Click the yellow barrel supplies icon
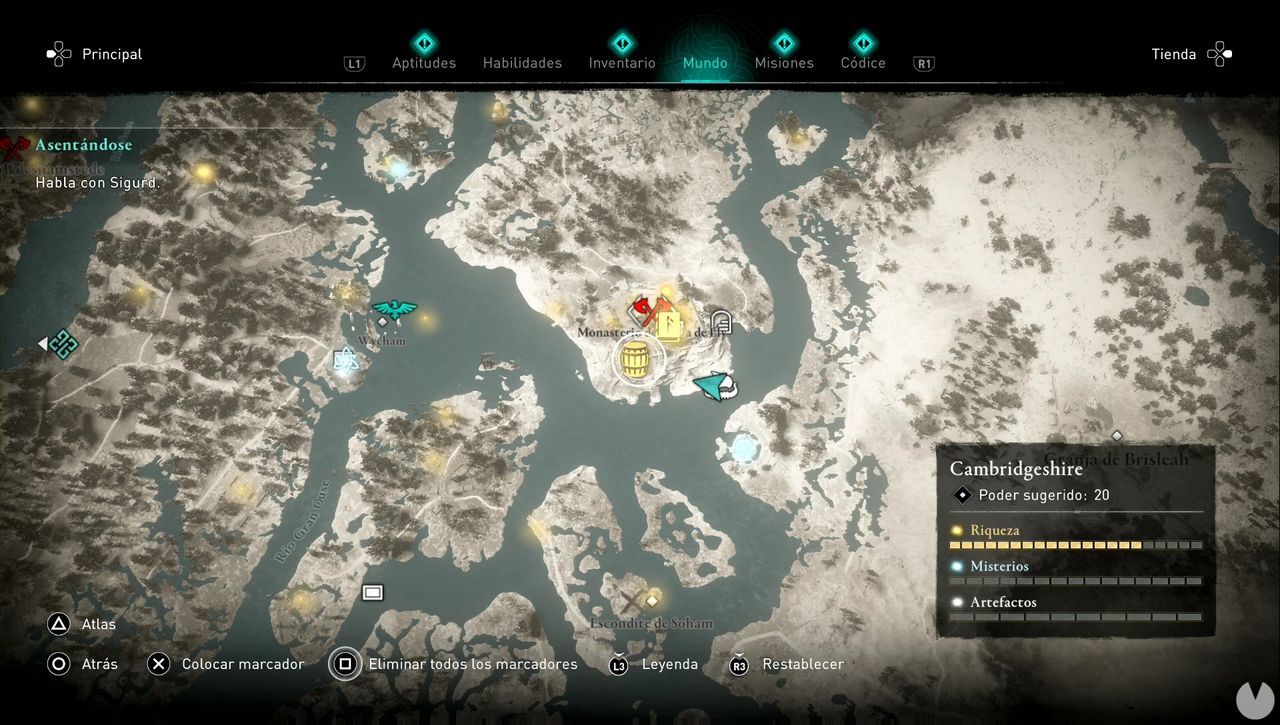Viewport: 1280px width, 725px height. coord(636,359)
